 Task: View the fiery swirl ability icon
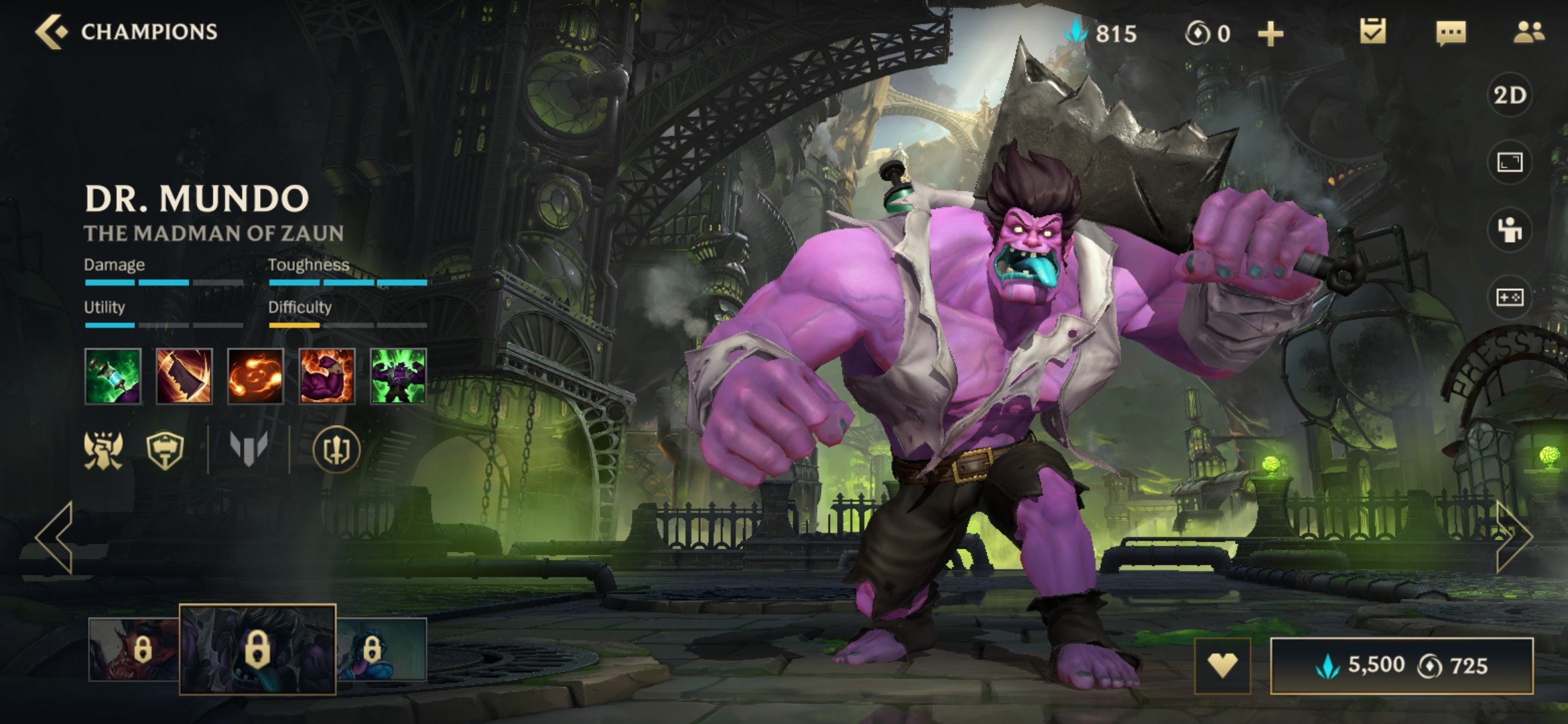[255, 376]
